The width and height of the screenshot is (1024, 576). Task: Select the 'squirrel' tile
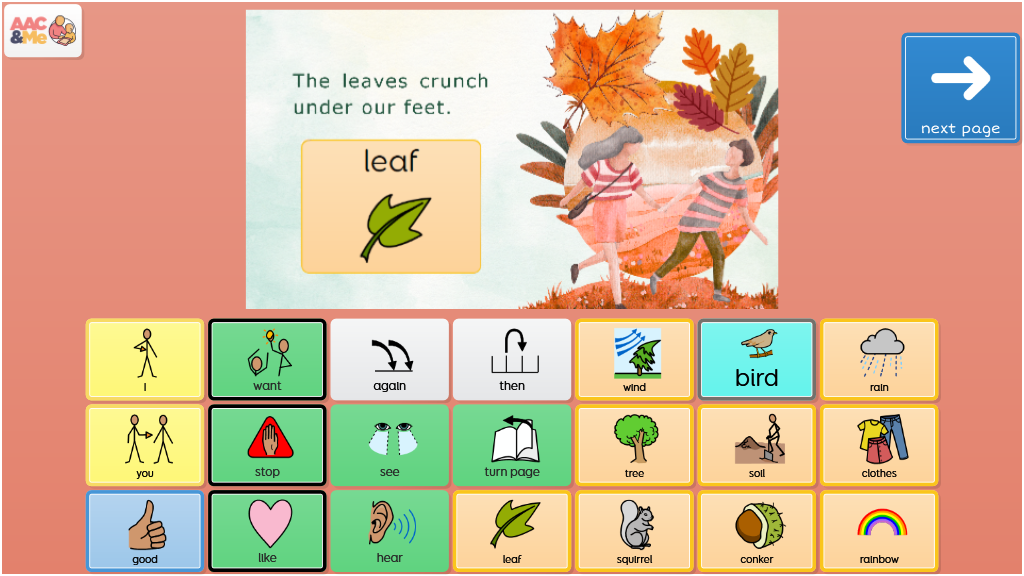pos(634,530)
